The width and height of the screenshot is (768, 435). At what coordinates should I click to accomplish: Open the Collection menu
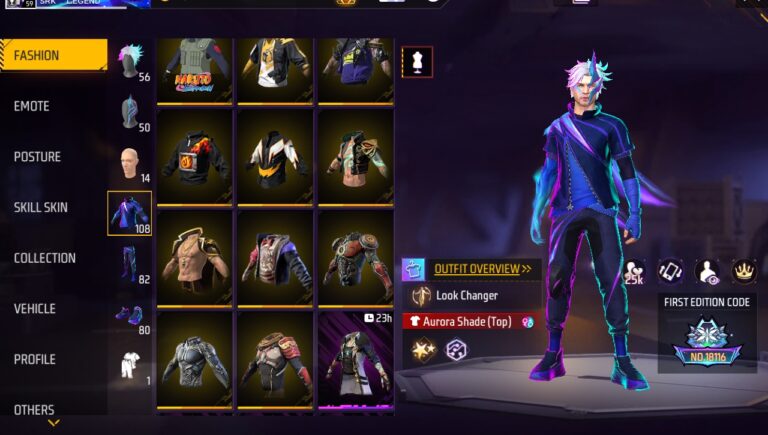[x=45, y=258]
